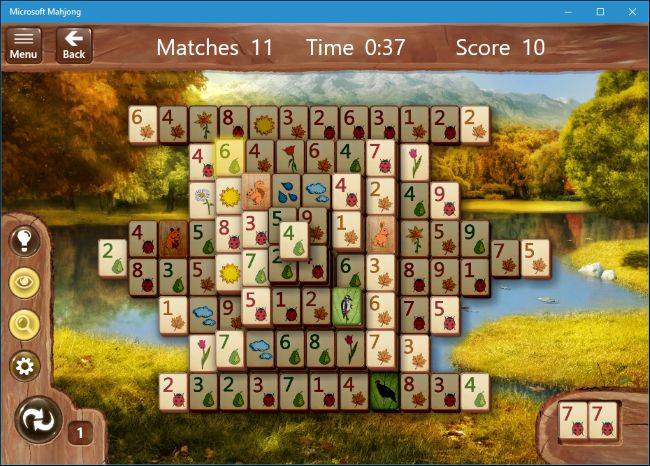Select the pink tulip tile right of 7 ladybug

pyautogui.click(x=414, y=160)
